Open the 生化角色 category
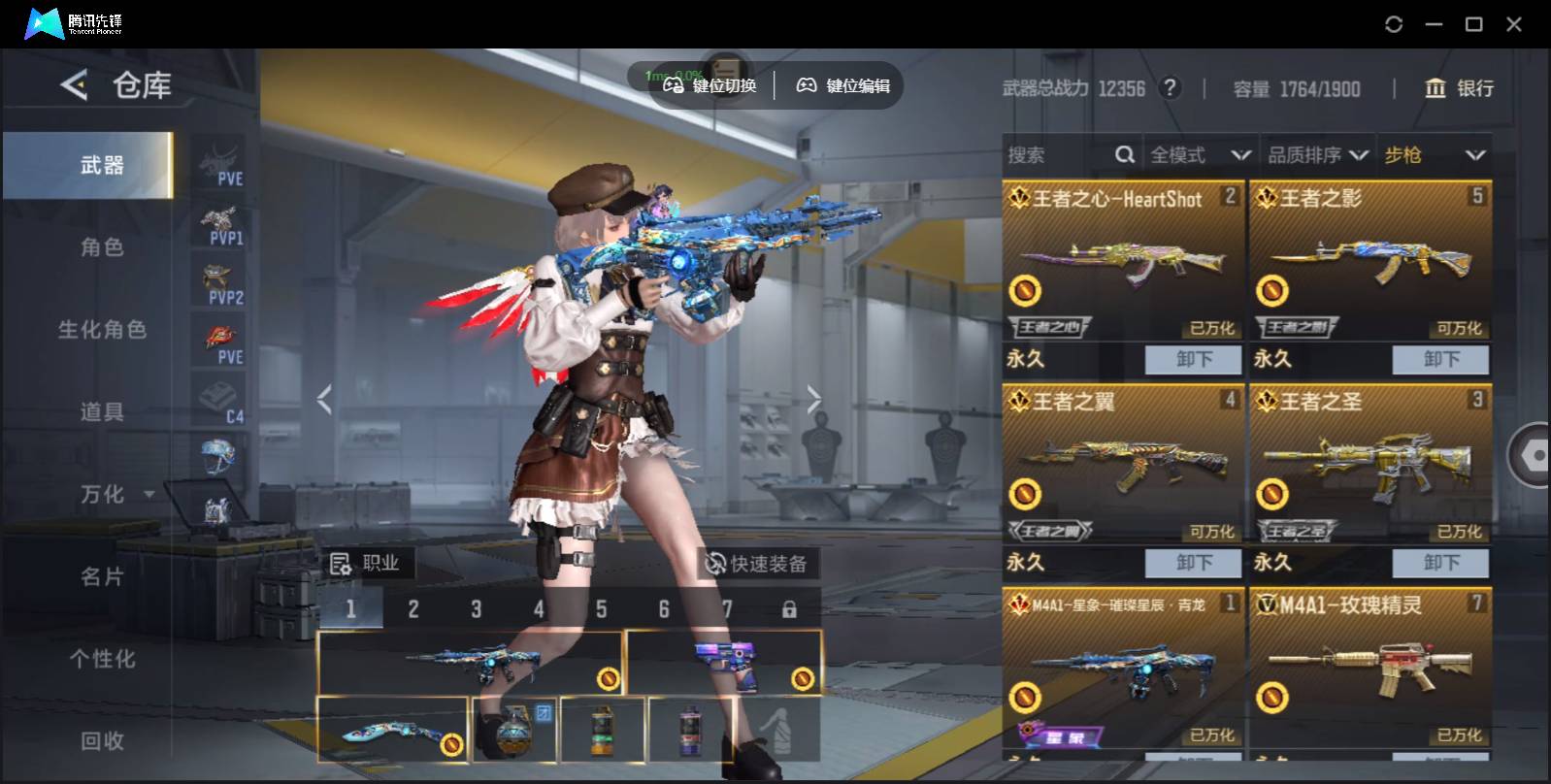The image size is (1551, 784). (102, 330)
